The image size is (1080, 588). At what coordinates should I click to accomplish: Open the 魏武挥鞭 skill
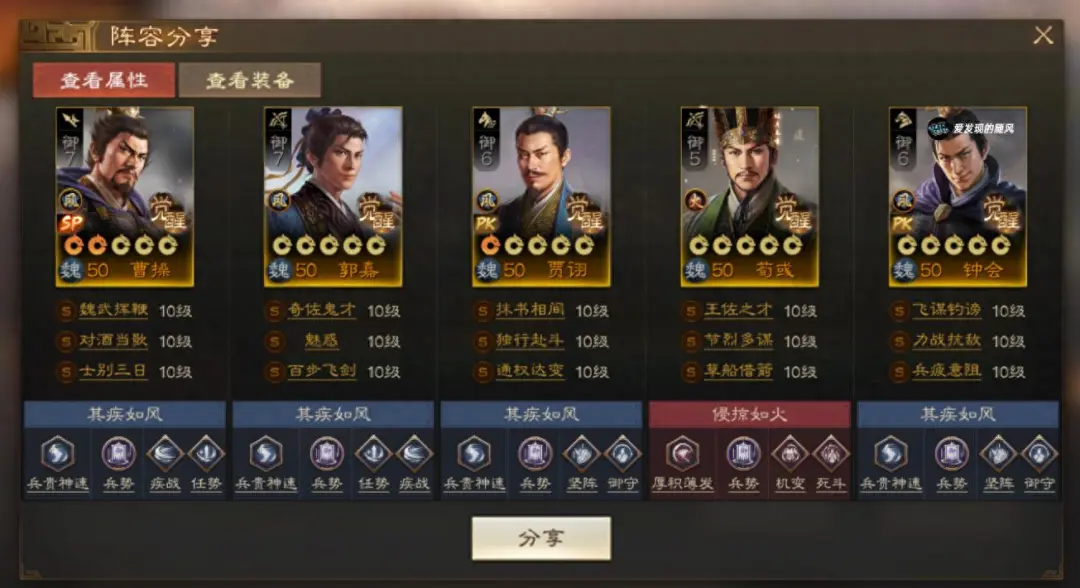(113, 311)
